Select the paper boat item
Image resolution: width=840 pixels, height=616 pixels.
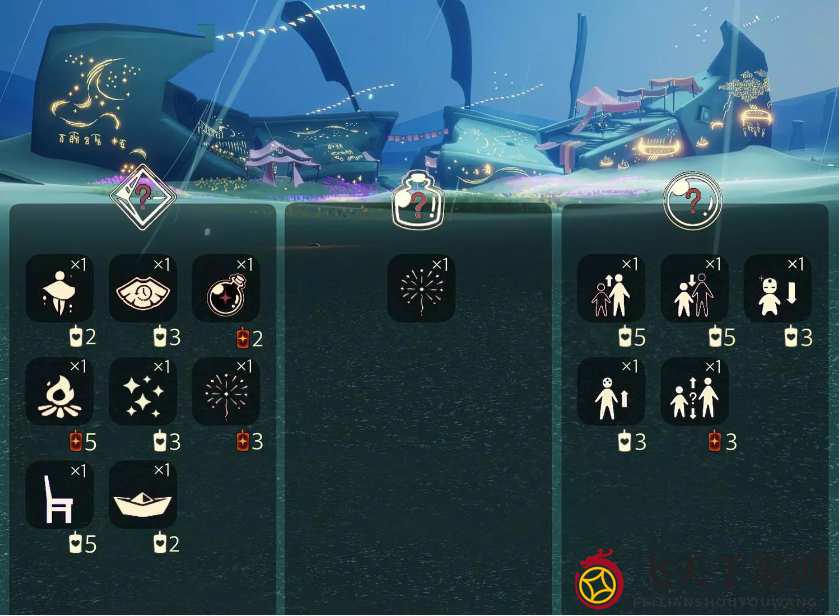click(143, 495)
